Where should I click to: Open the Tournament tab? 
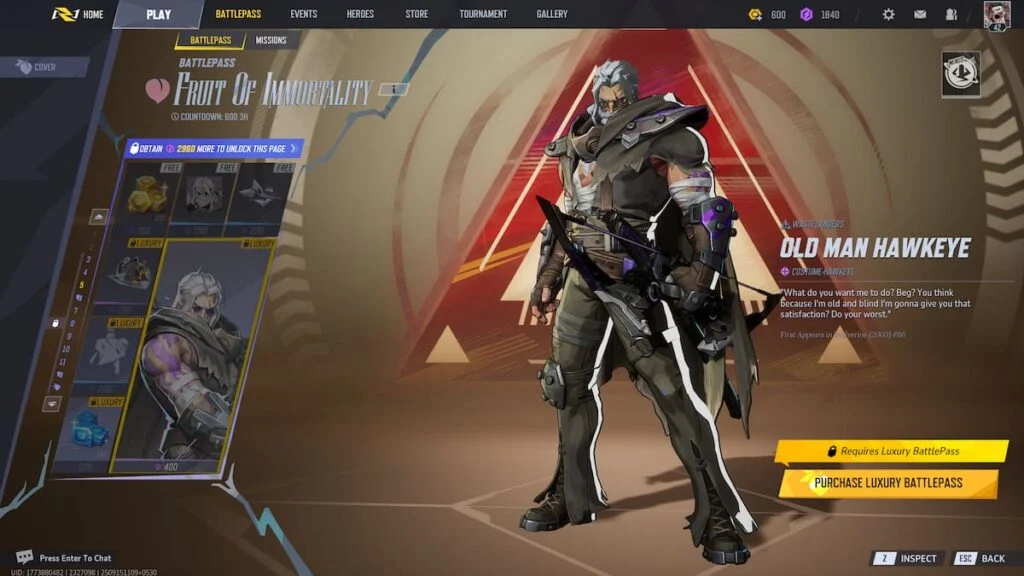pos(483,14)
